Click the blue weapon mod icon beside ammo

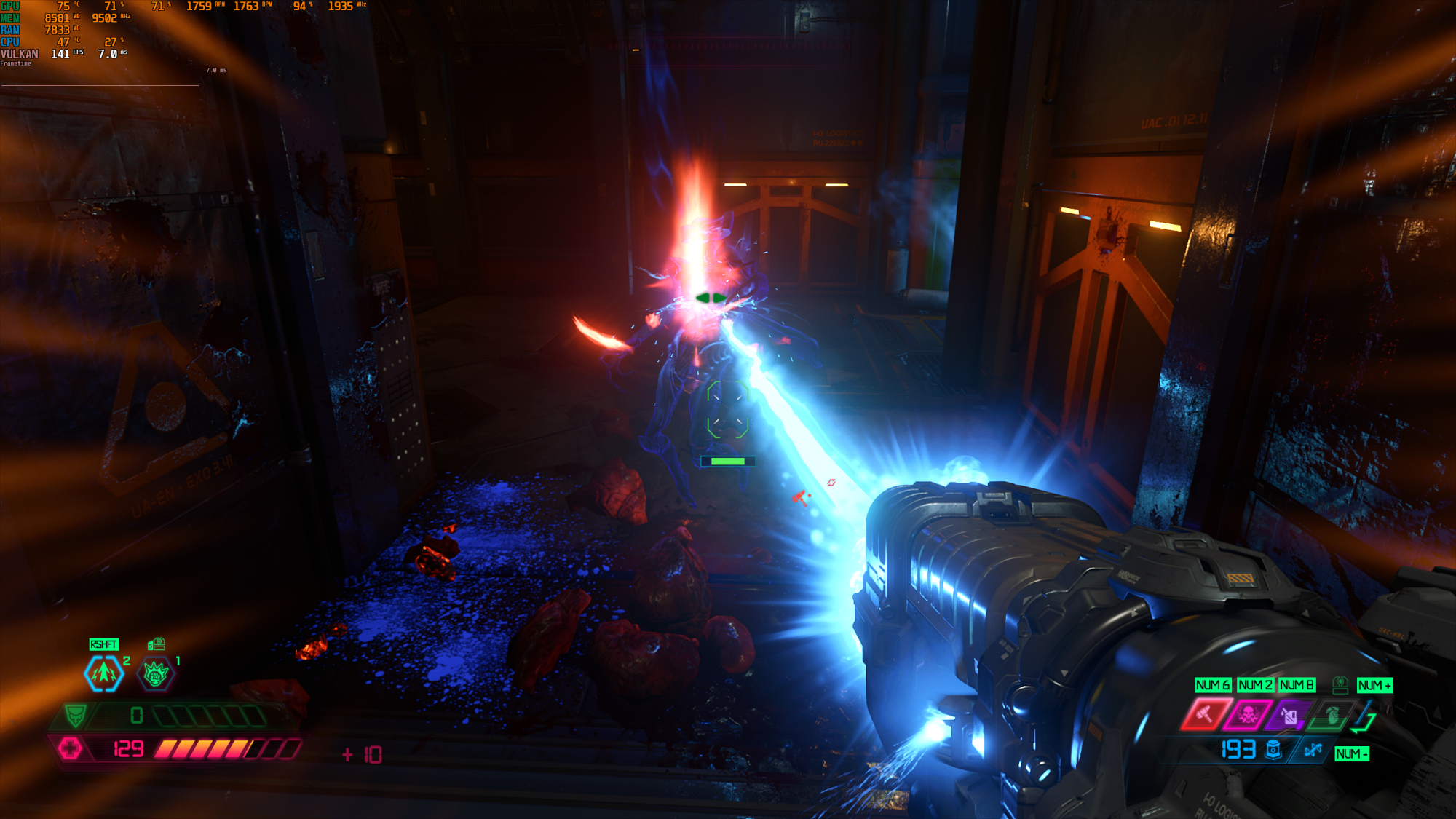click(x=1313, y=750)
